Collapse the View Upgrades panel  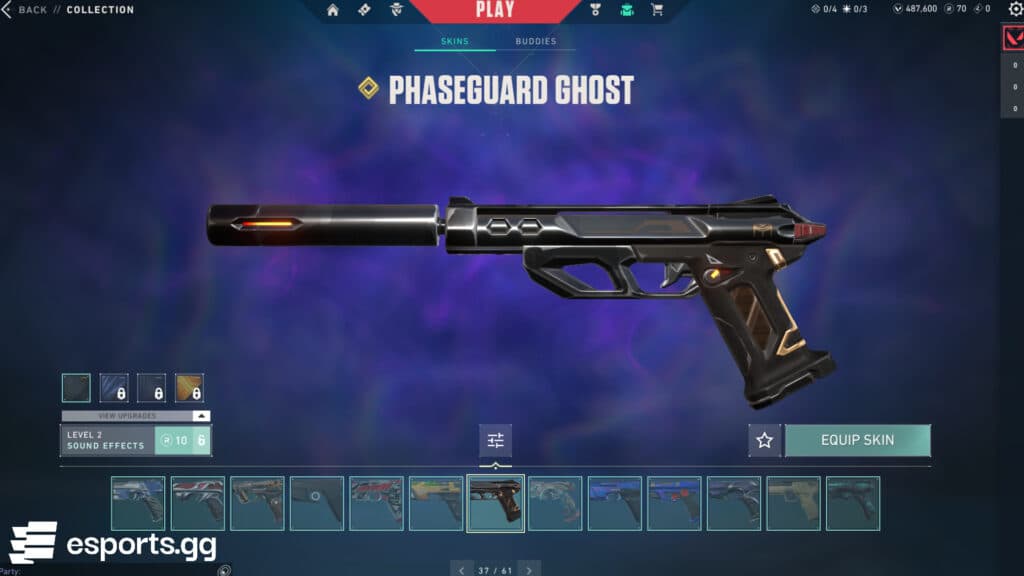202,416
